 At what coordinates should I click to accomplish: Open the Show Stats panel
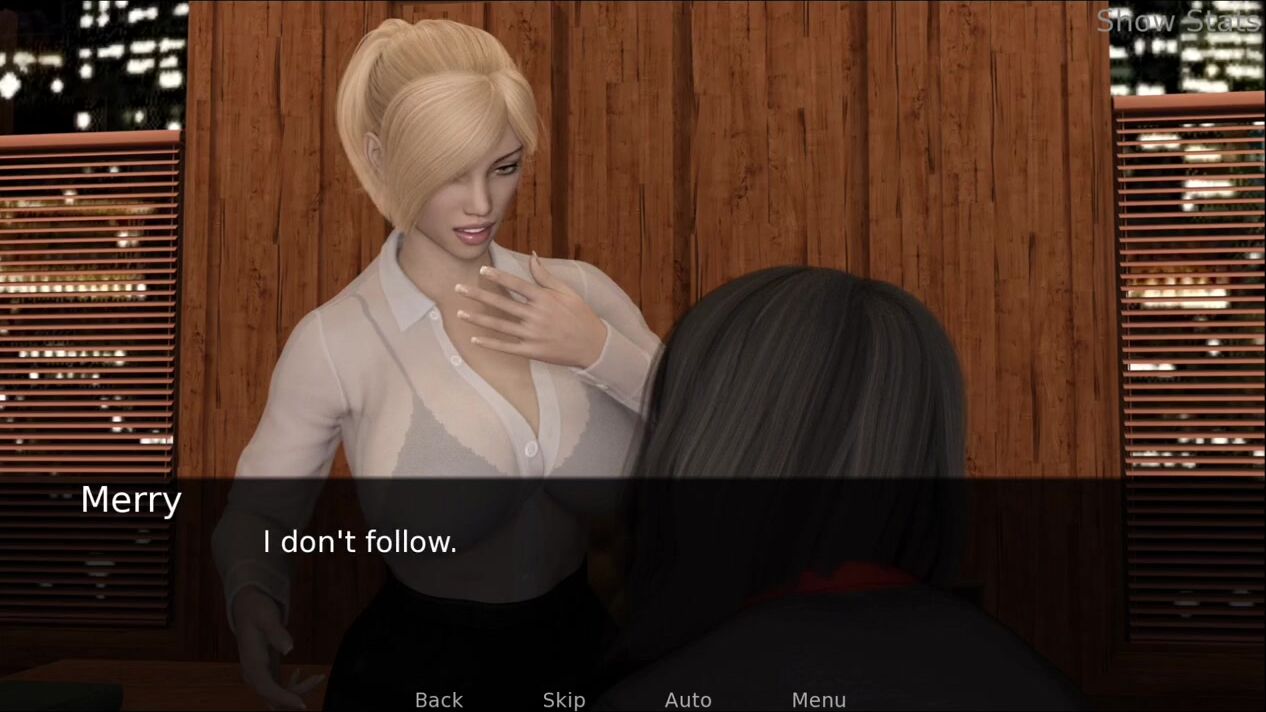tap(1177, 21)
